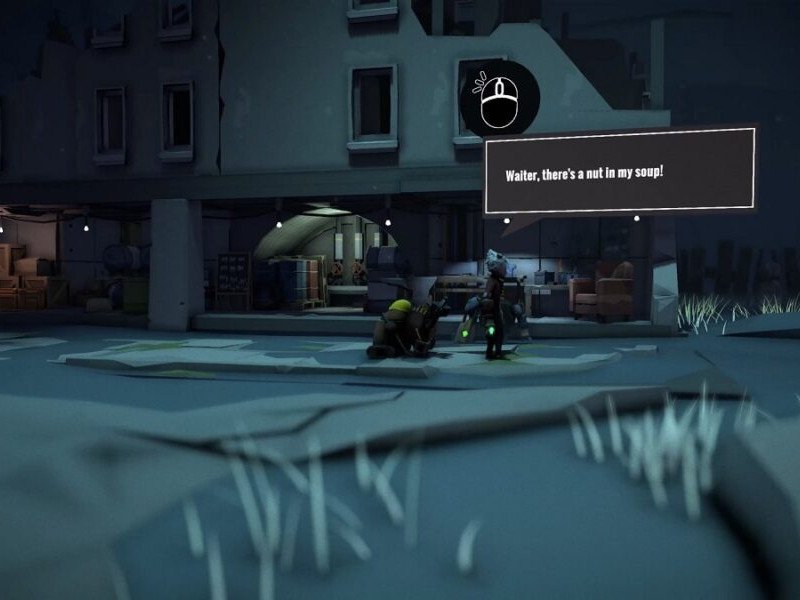Image resolution: width=800 pixels, height=600 pixels.
Task: Click the "Waiter, there's a nut" dialogue box
Action: 619,171
